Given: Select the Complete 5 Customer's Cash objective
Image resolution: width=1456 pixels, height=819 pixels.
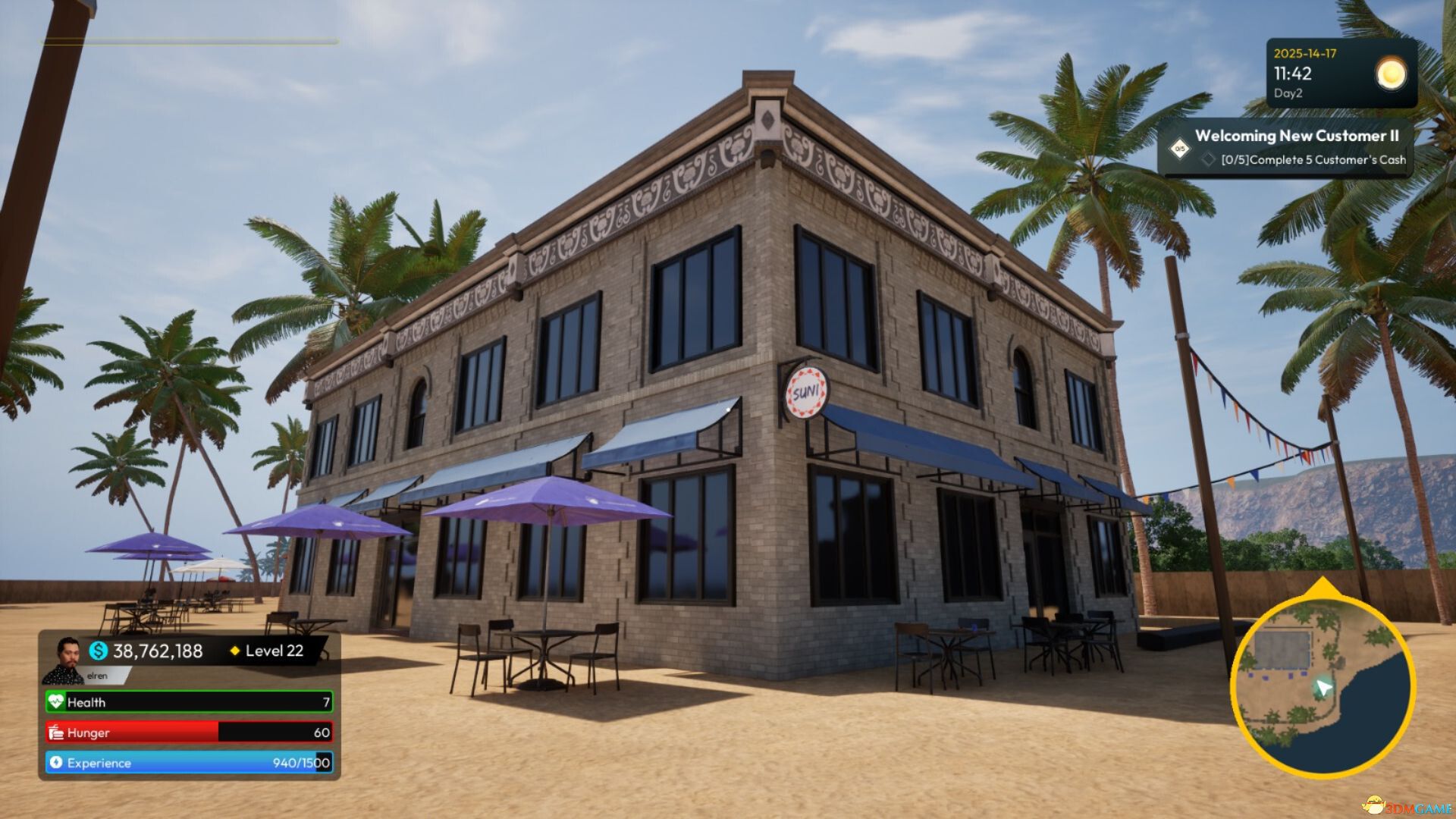Looking at the screenshot, I should pyautogui.click(x=1313, y=159).
